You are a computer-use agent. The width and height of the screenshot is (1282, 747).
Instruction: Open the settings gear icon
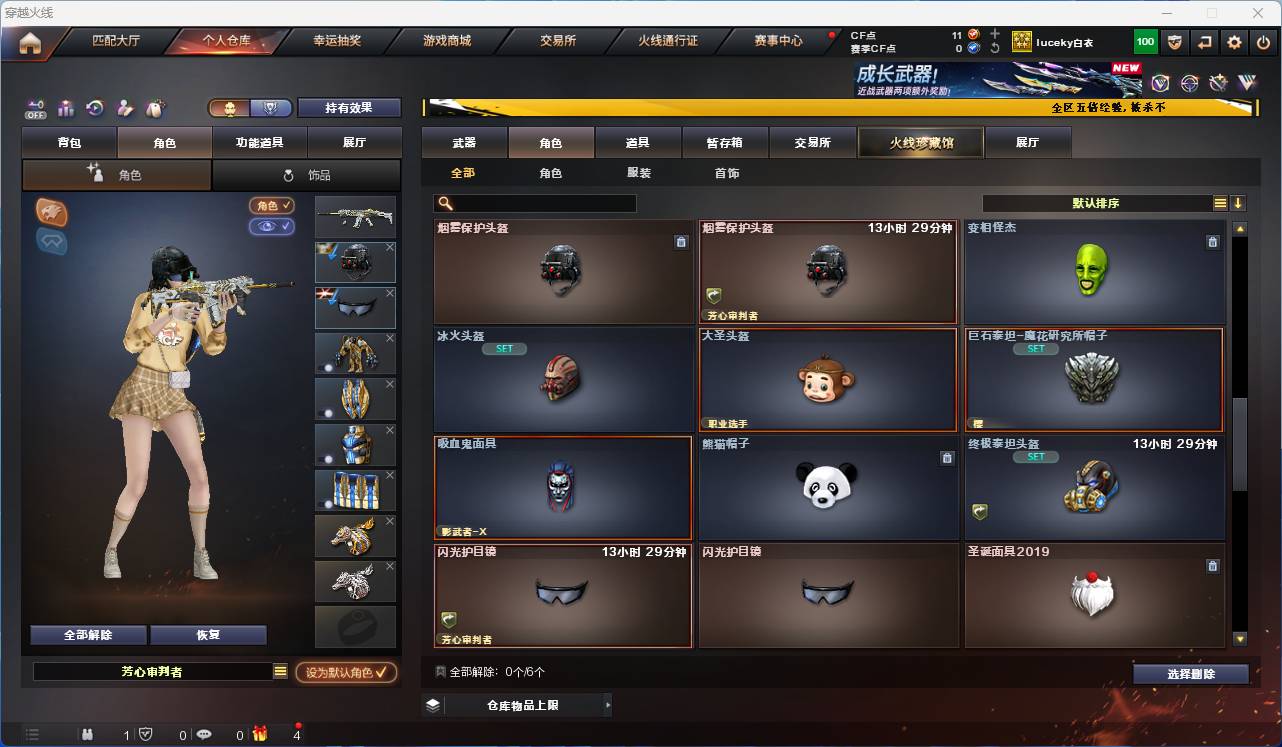click(1233, 42)
